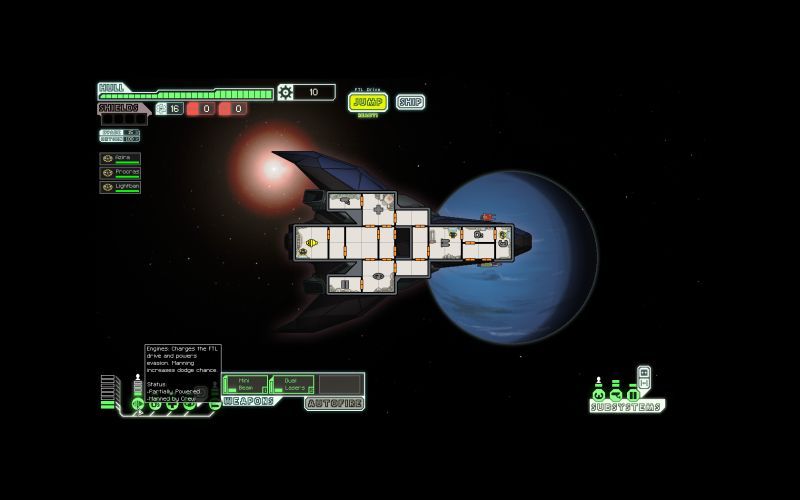
Task: Click the piloting subsystem icon
Action: 599,394
